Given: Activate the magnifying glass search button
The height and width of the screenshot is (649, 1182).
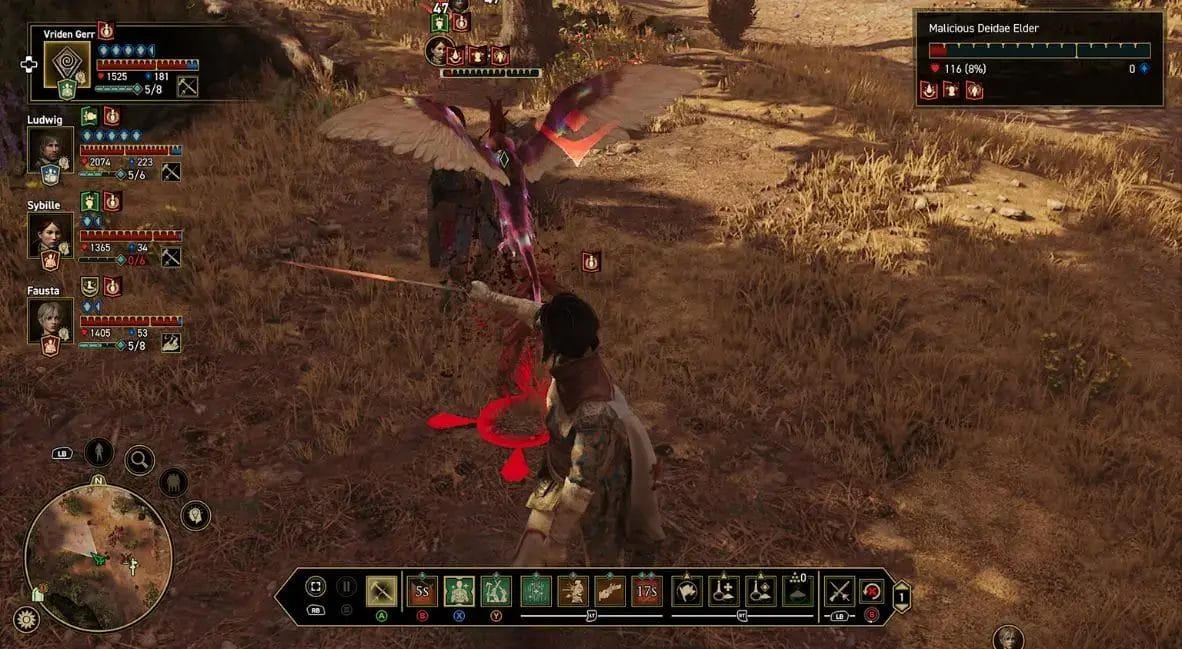Looking at the screenshot, I should pos(139,460).
